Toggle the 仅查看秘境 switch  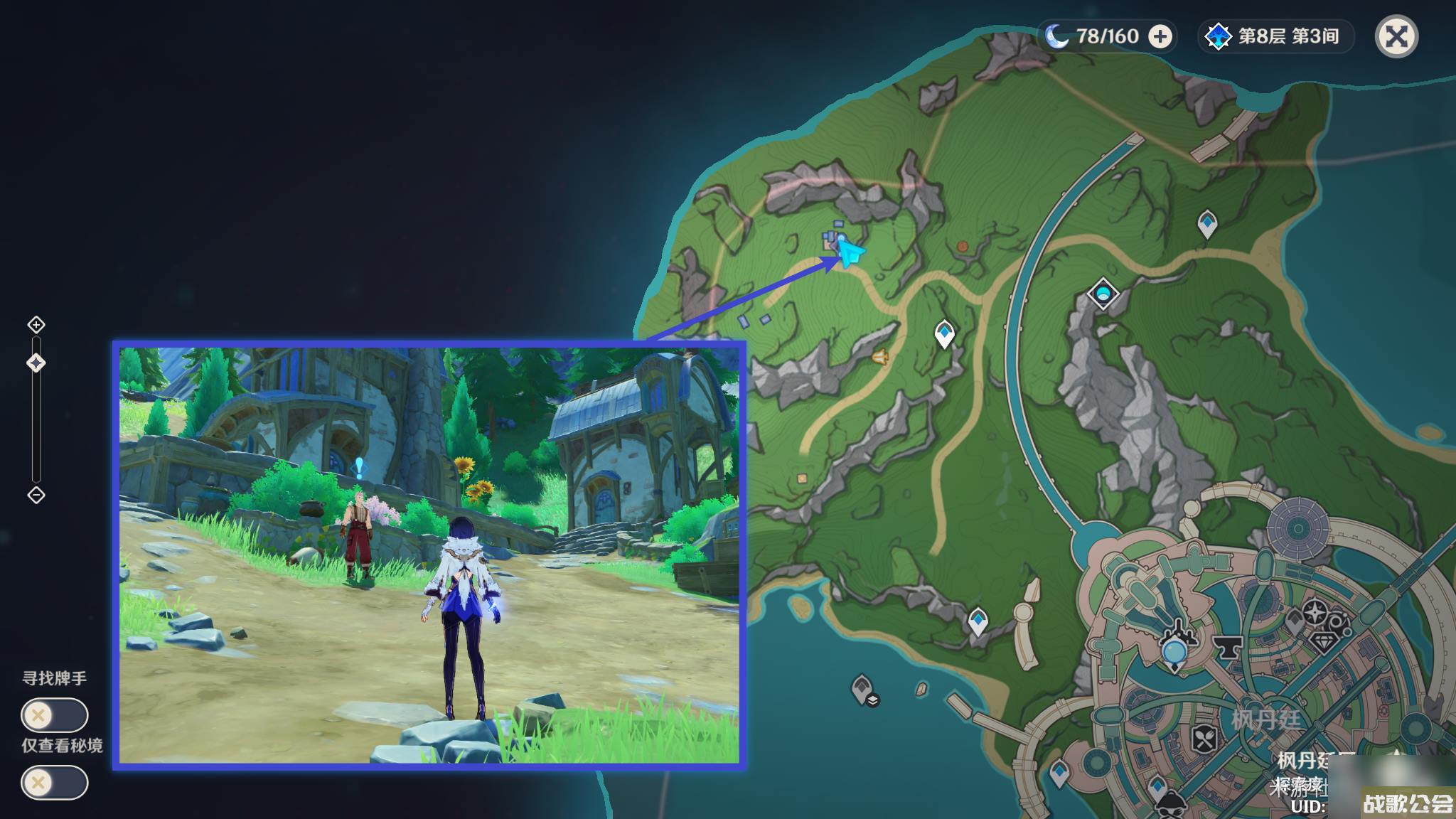(54, 783)
